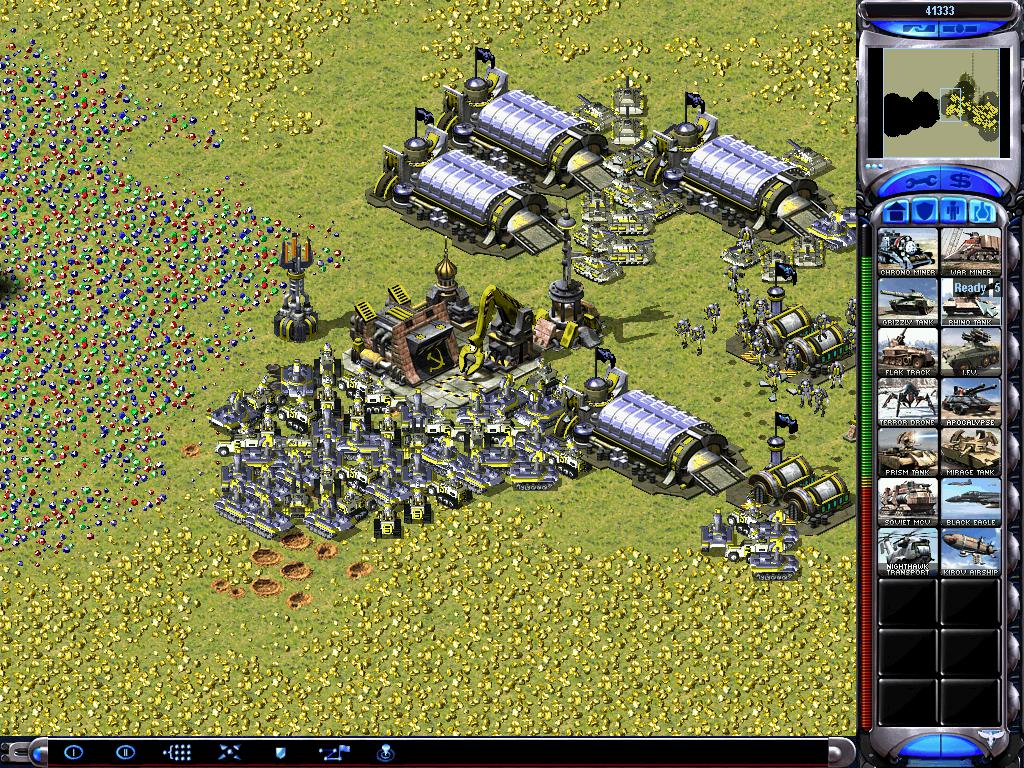The image size is (1024, 768).
Task: Queue an Apocalypse tank
Action: 970,401
